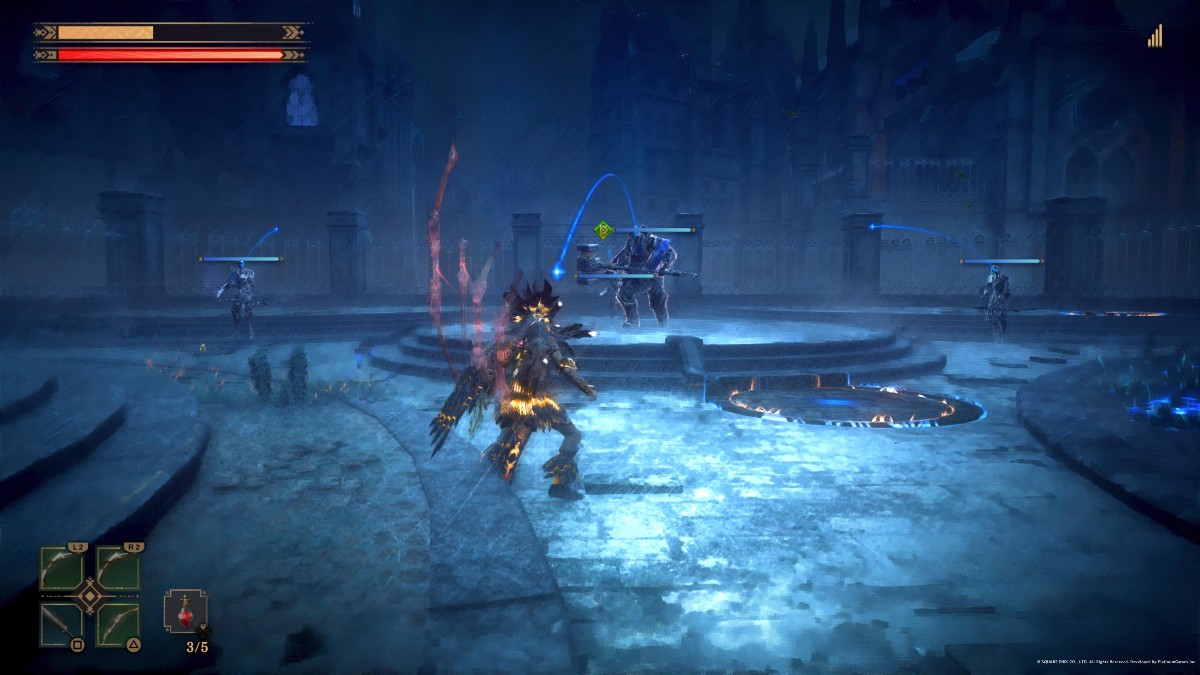Select the L2 bow weapon slot
This screenshot has width=1200, height=675.
61,569
